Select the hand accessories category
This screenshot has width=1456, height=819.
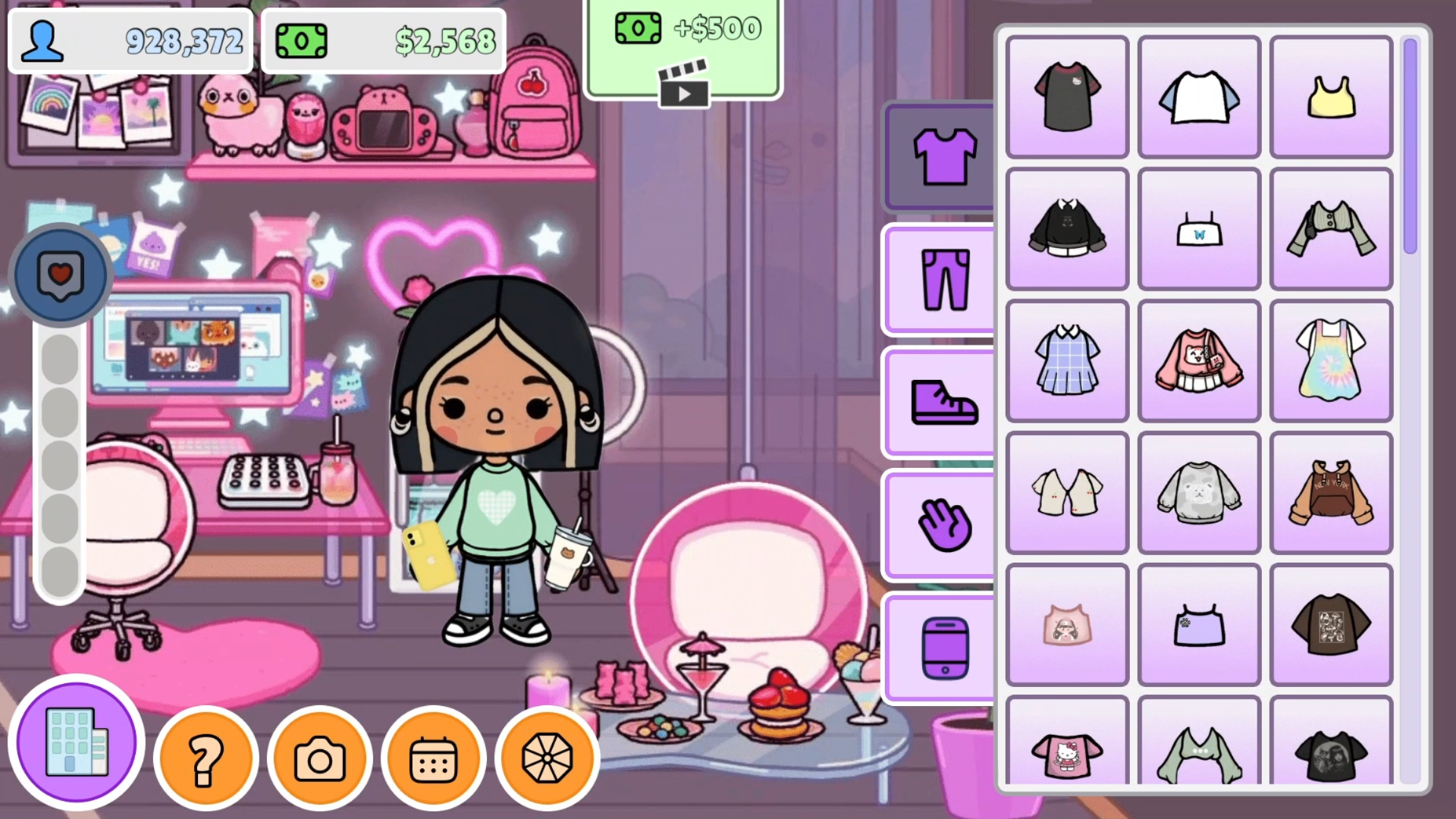(940, 523)
